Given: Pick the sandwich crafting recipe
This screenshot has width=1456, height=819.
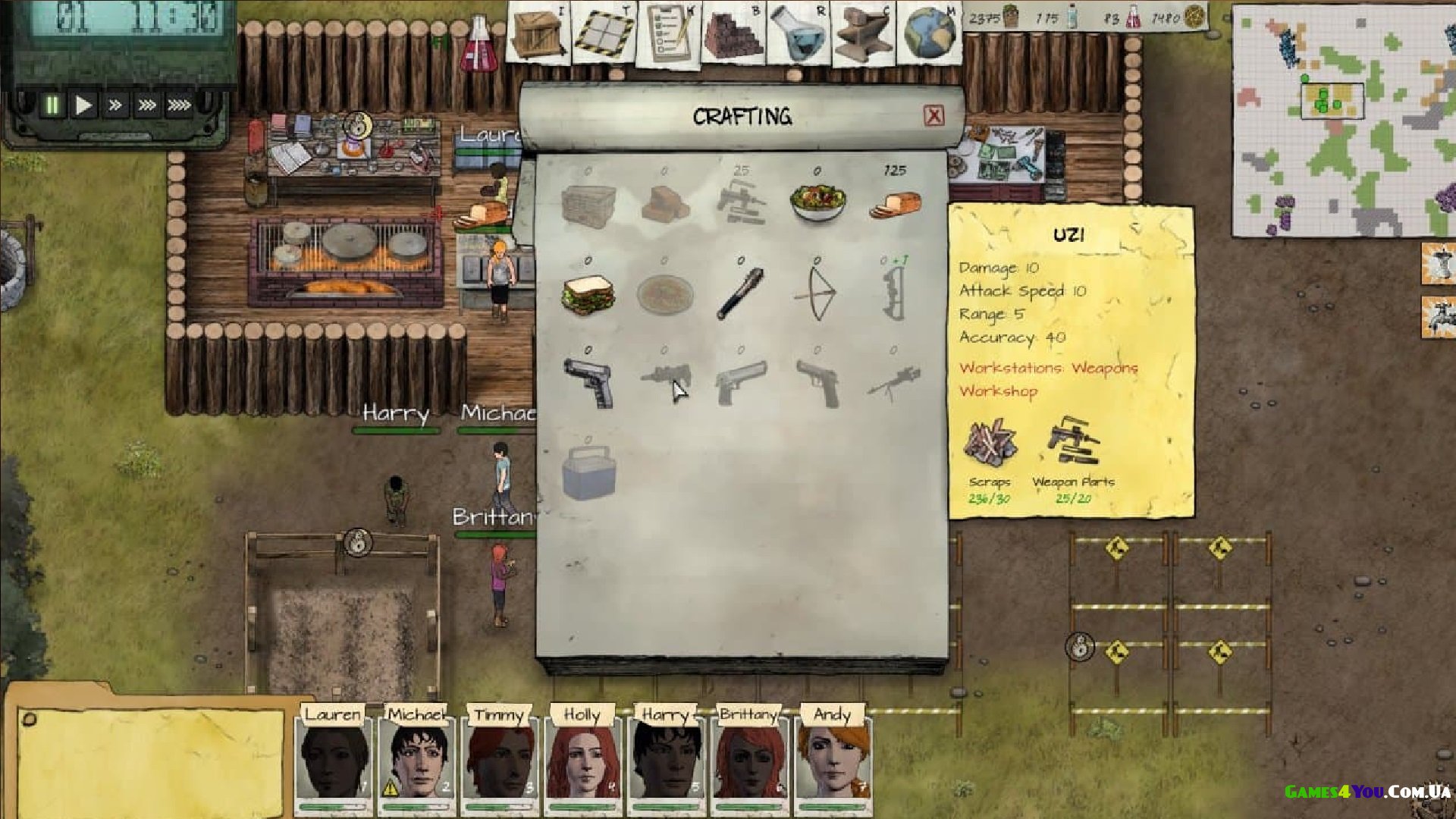Looking at the screenshot, I should (588, 294).
